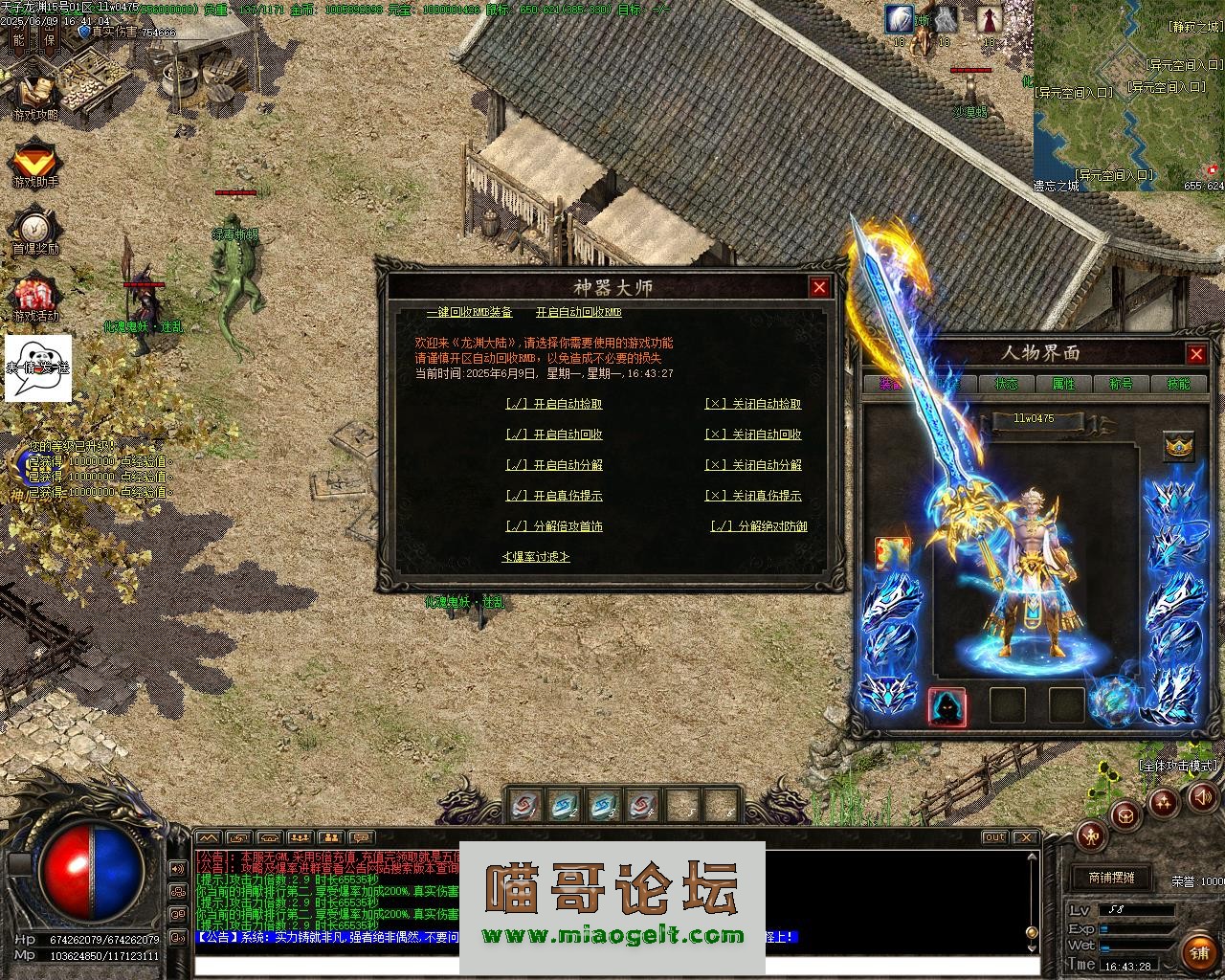Select the hooded figure equipment slot
The image size is (1225, 980).
(947, 707)
